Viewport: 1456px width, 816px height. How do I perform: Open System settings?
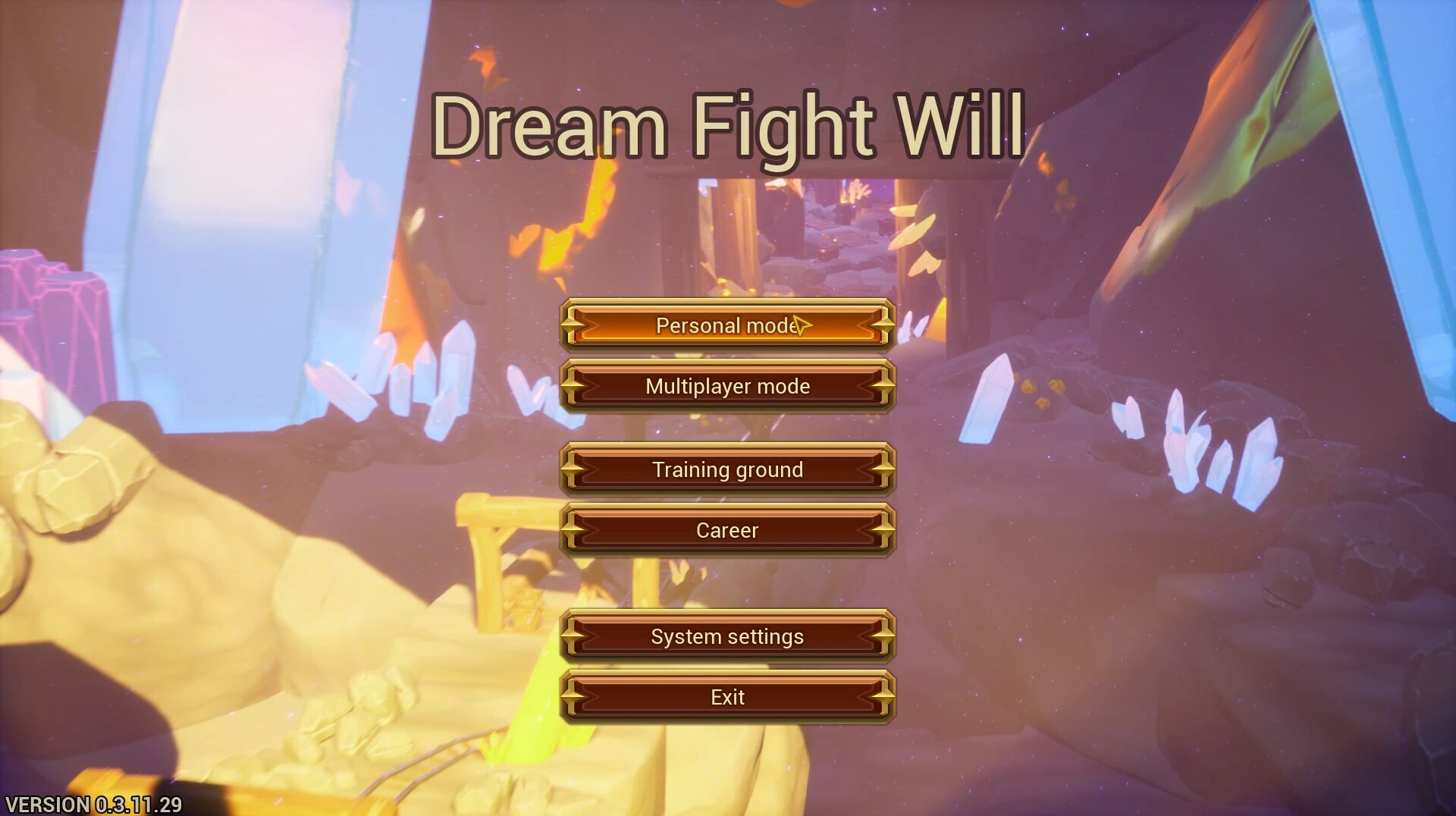click(727, 636)
